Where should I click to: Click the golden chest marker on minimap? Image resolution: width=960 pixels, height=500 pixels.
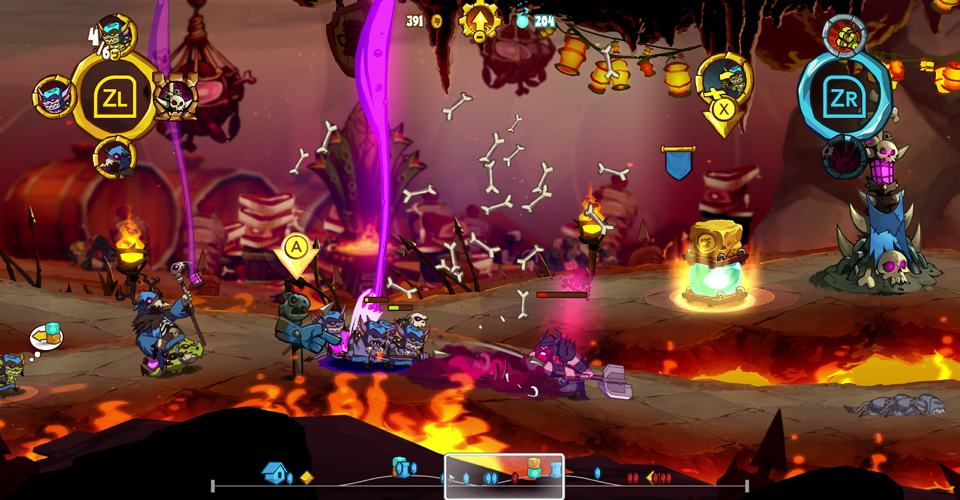(535, 468)
